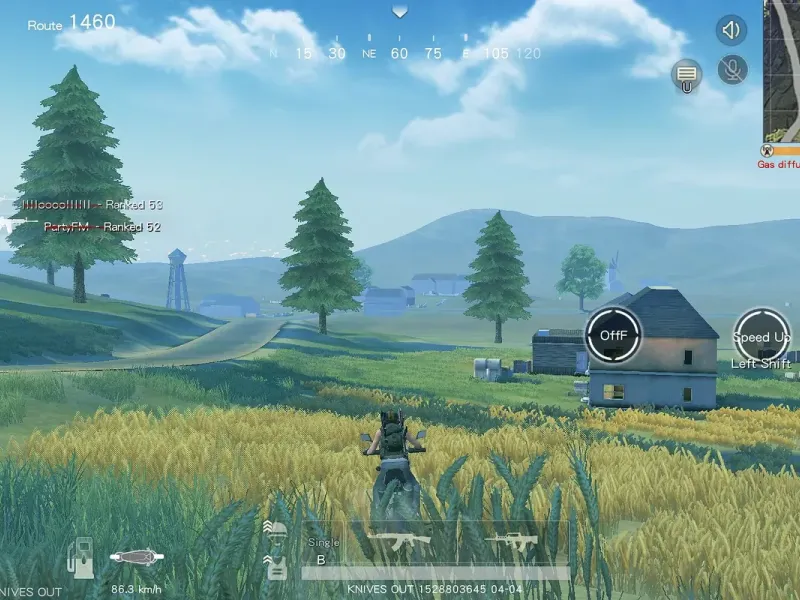Screen dimensions: 800x600
Task: Open the chat message icon
Action: 686,73
